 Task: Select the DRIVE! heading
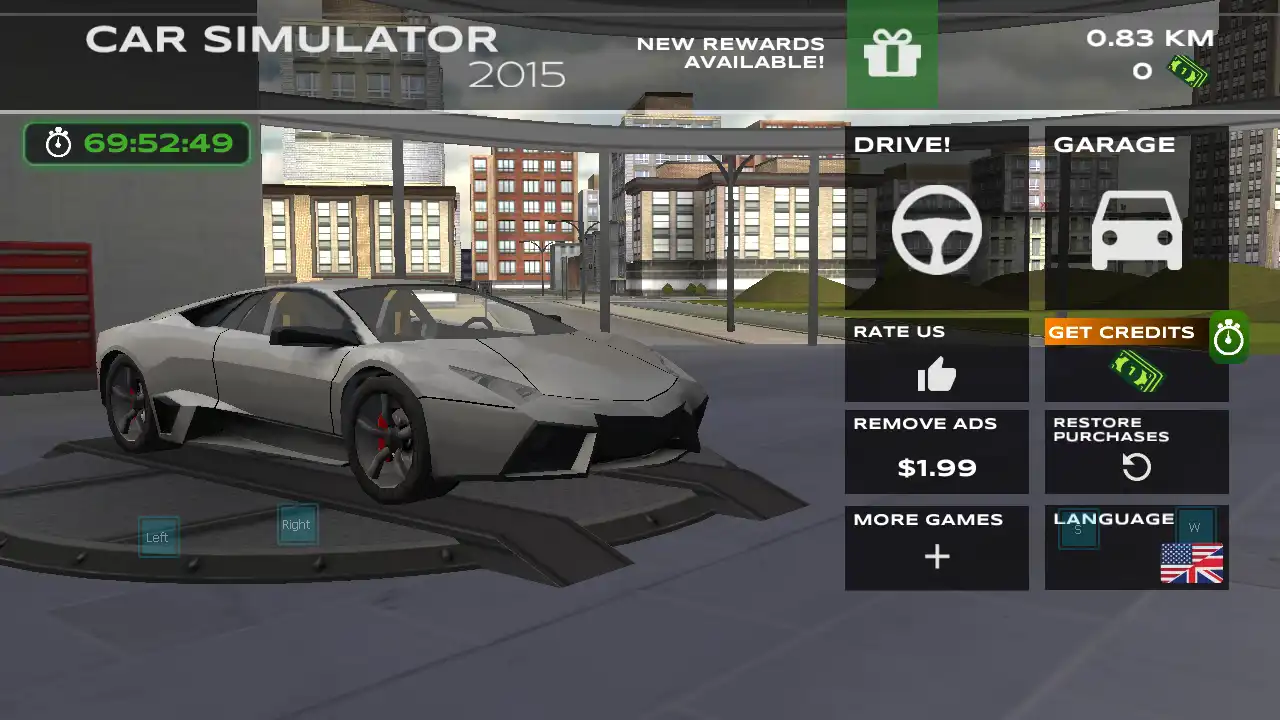click(x=902, y=144)
